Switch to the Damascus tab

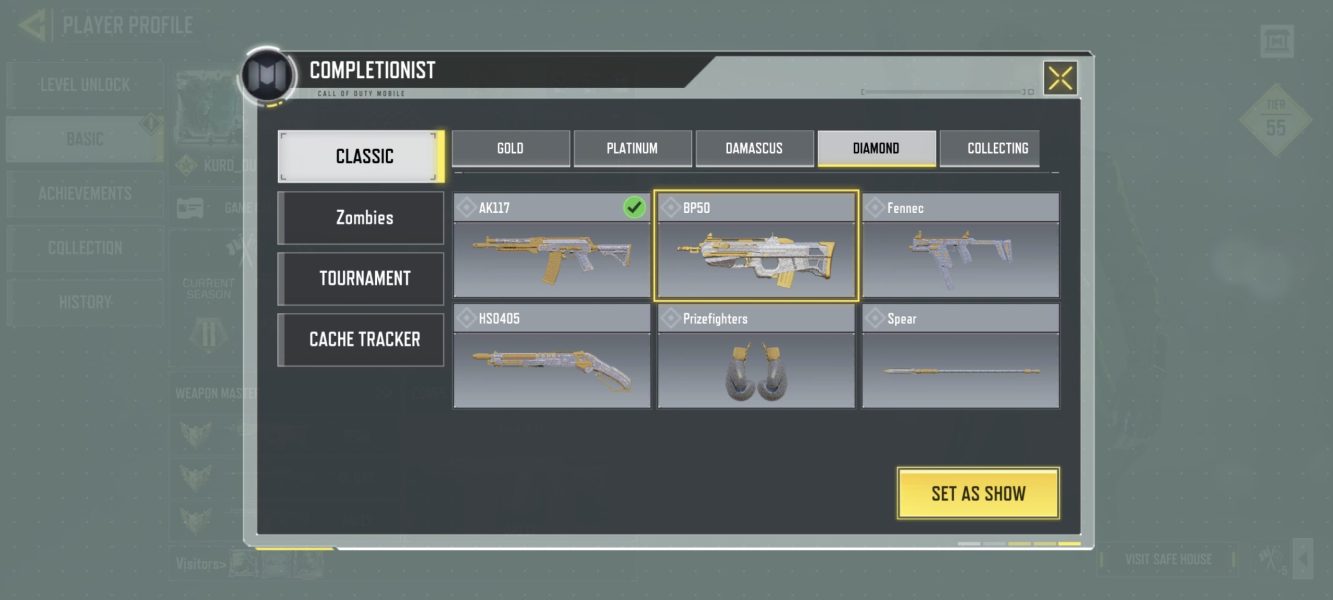pos(754,148)
